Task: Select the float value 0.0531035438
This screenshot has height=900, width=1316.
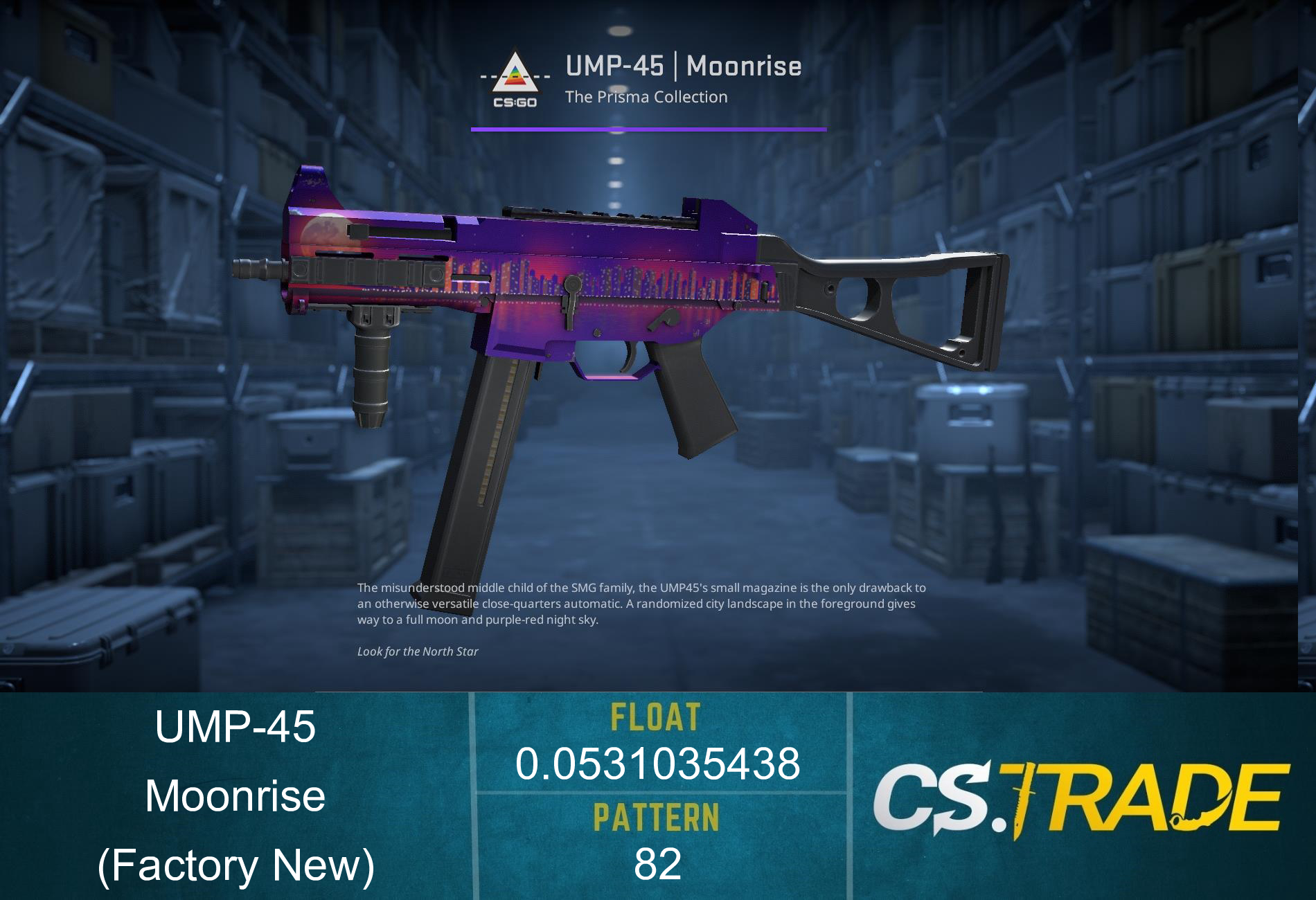Action: (658, 765)
